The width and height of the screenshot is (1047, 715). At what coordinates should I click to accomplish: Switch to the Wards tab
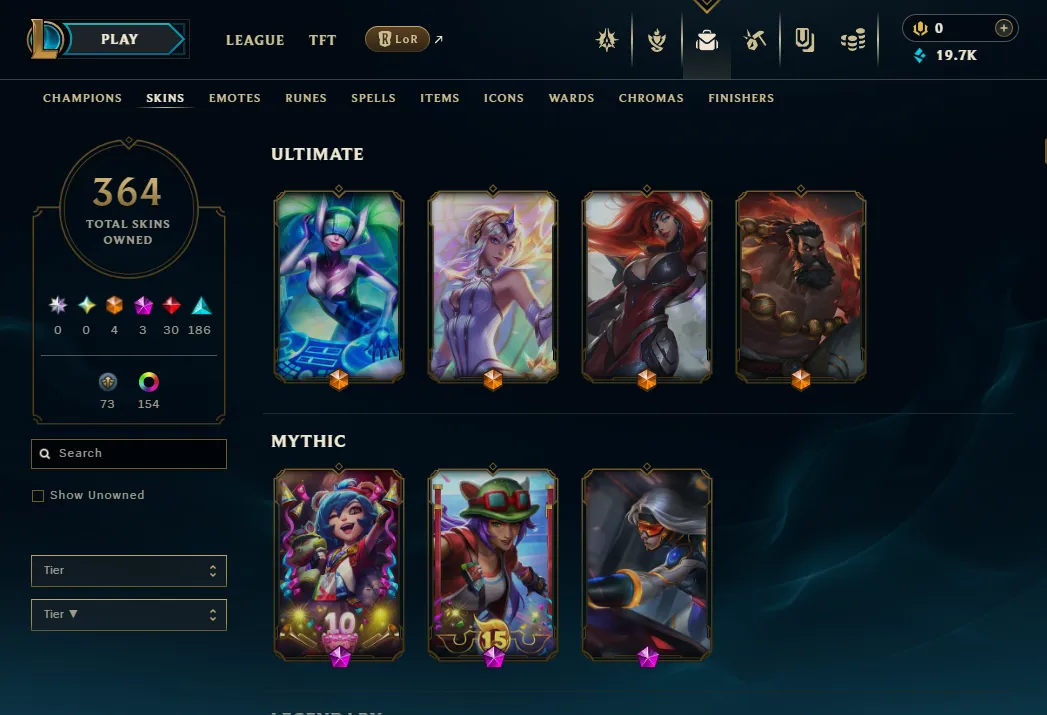pos(572,98)
